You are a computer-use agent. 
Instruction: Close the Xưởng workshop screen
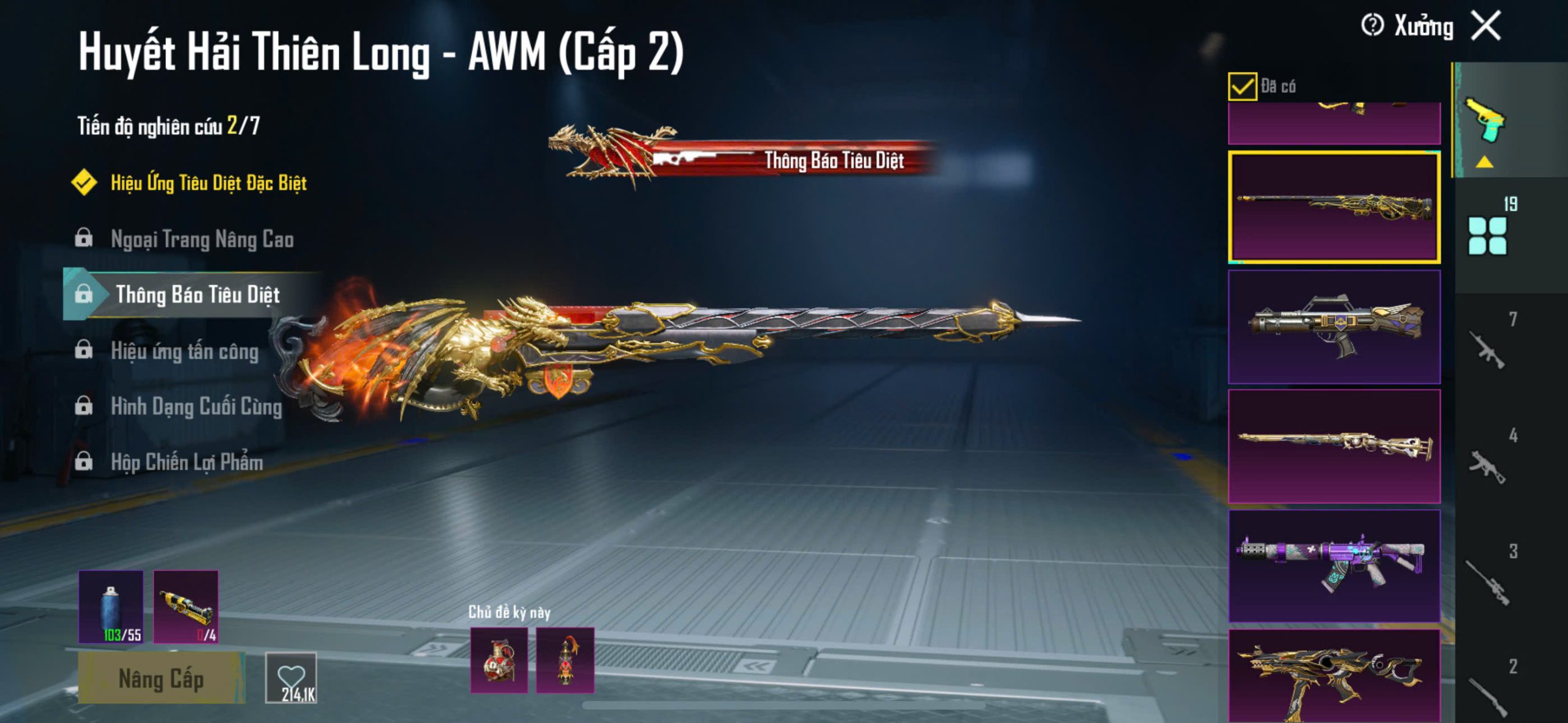(x=1487, y=26)
